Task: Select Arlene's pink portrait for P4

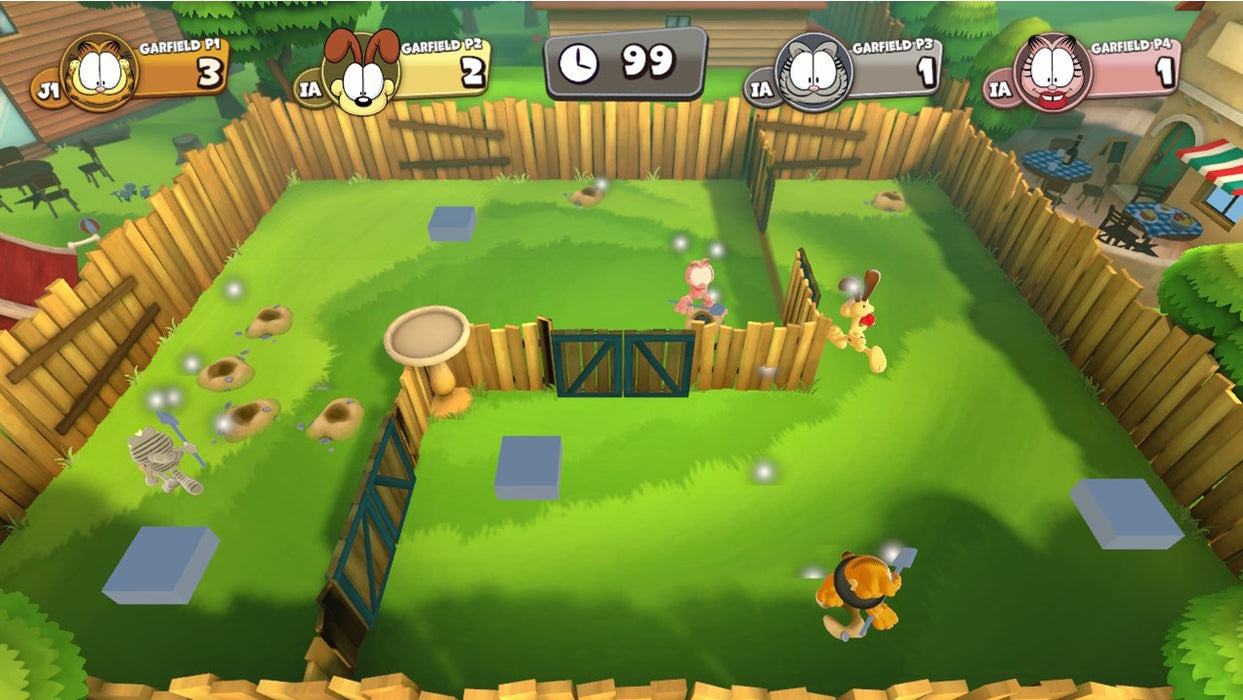Action: (1052, 72)
